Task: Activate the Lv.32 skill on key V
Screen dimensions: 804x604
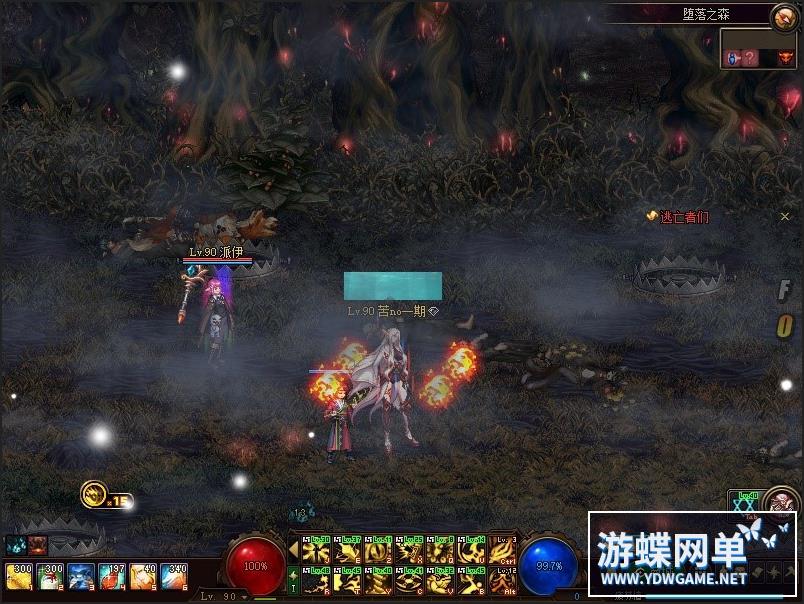Action: pyautogui.click(x=441, y=580)
